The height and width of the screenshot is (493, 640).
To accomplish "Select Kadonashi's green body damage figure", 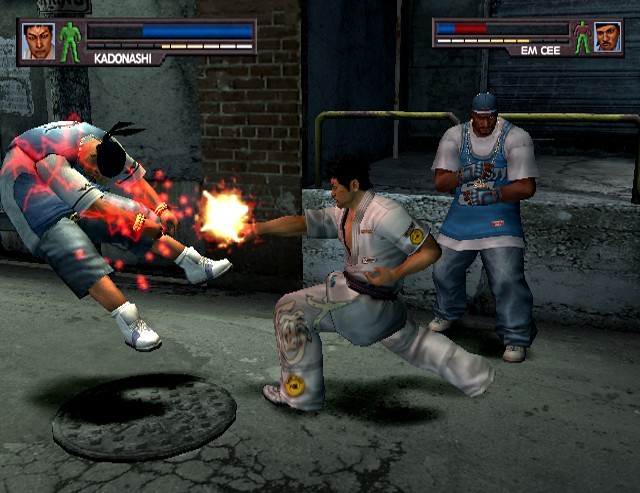I will tap(70, 42).
